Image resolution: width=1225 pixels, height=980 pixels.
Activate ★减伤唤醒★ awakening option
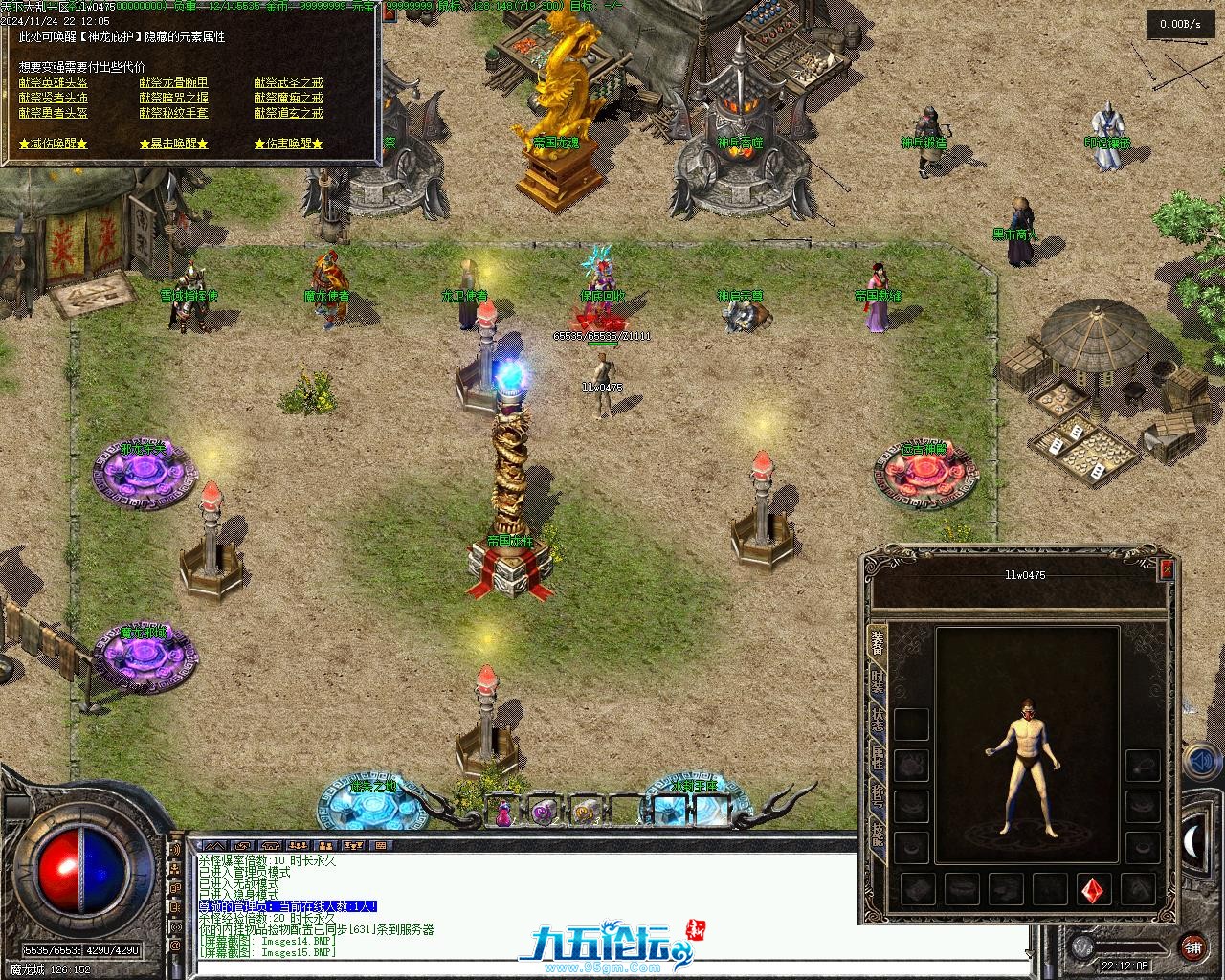point(53,144)
